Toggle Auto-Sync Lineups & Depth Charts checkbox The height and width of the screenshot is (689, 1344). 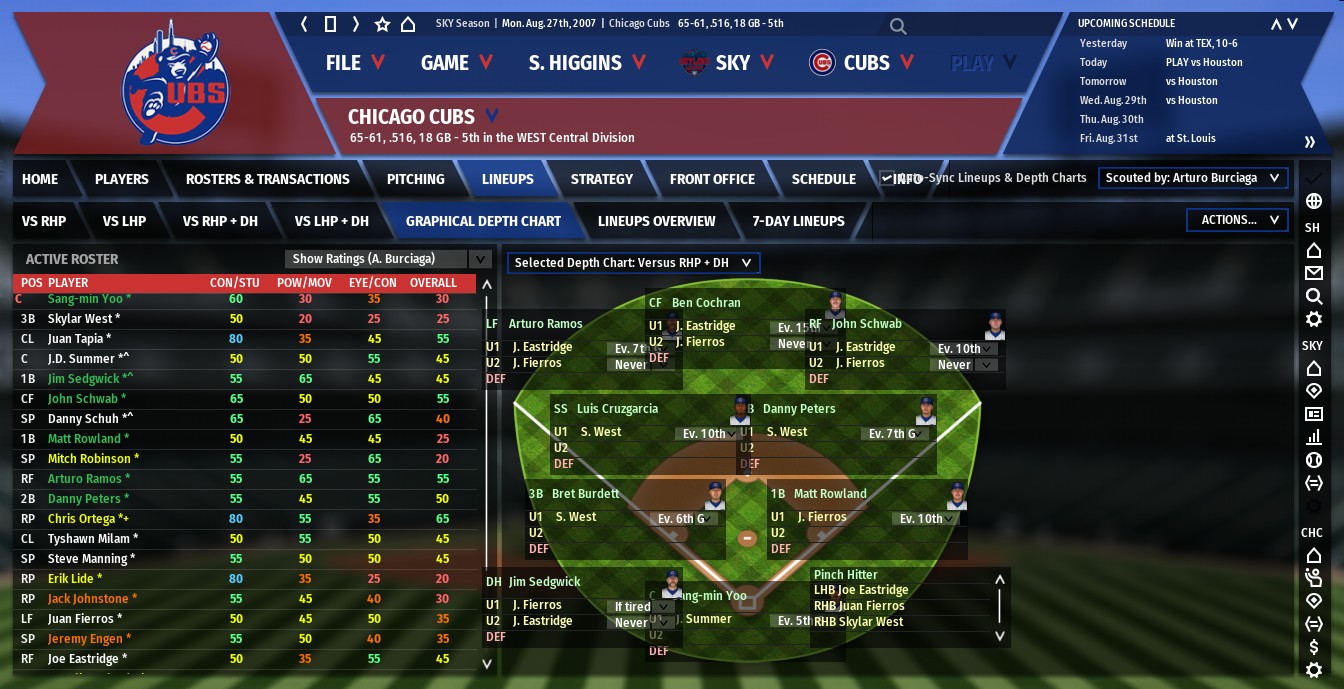(x=887, y=178)
